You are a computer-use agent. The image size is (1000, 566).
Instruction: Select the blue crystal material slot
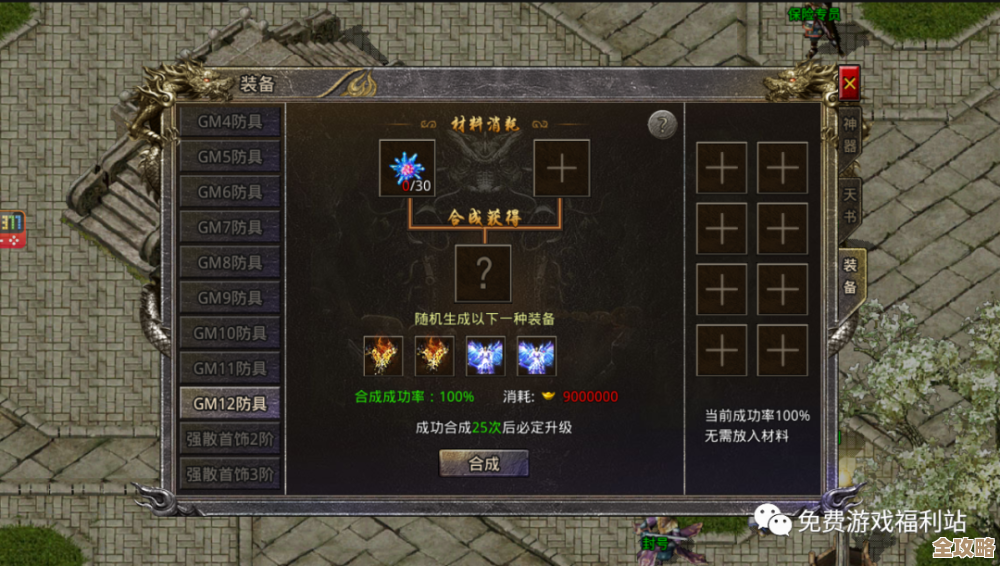pyautogui.click(x=407, y=168)
